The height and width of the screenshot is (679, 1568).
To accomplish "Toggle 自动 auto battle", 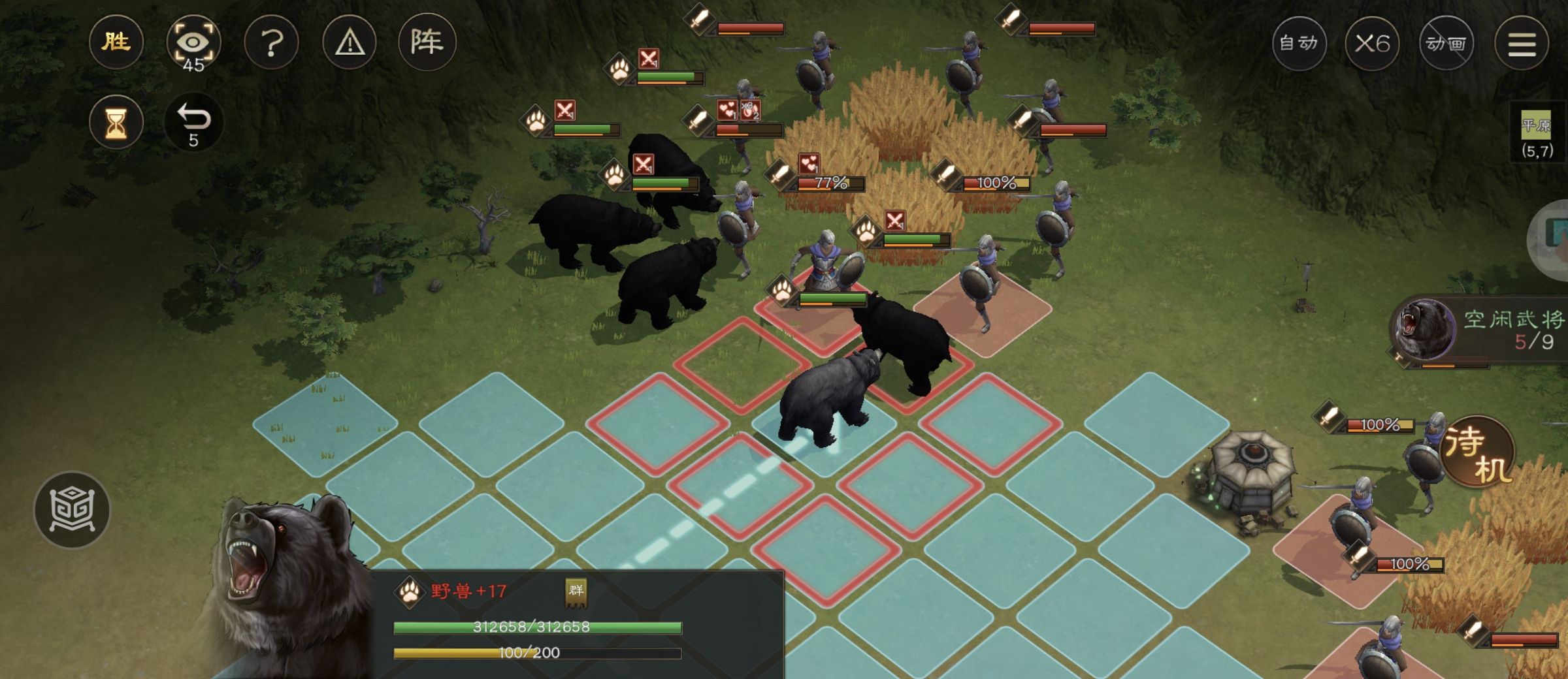I will pyautogui.click(x=1298, y=44).
